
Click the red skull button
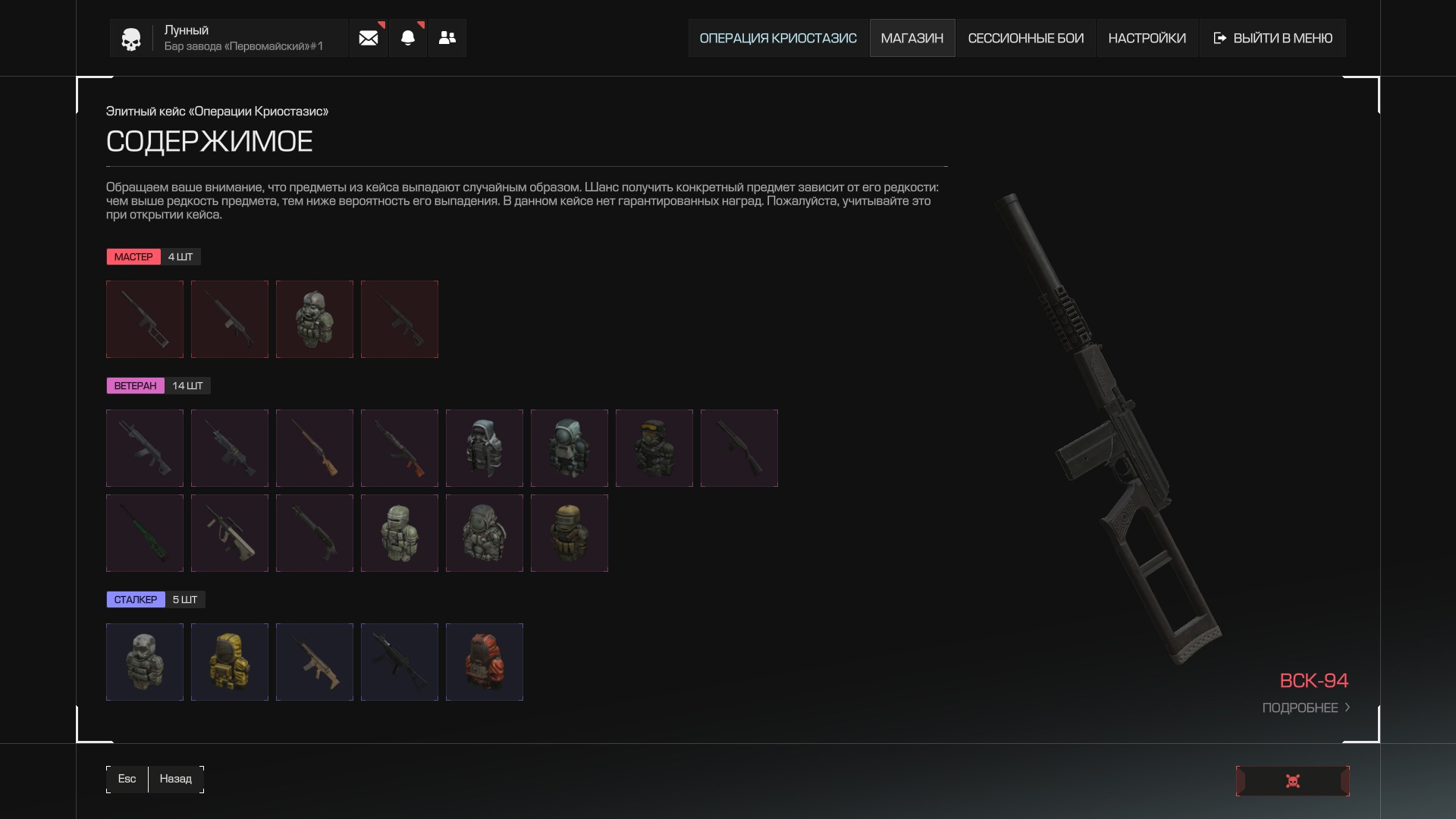point(1292,781)
